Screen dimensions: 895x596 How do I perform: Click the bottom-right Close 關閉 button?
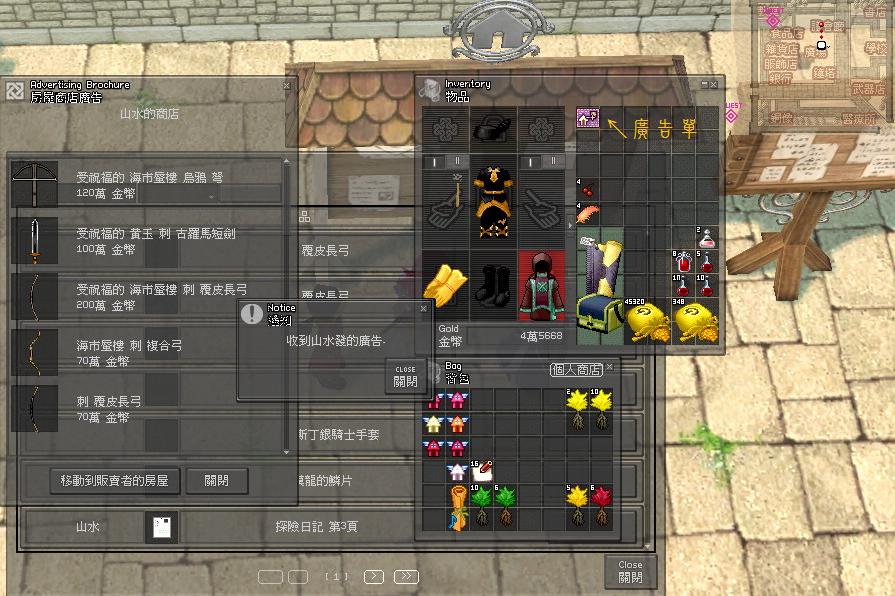[x=630, y=571]
